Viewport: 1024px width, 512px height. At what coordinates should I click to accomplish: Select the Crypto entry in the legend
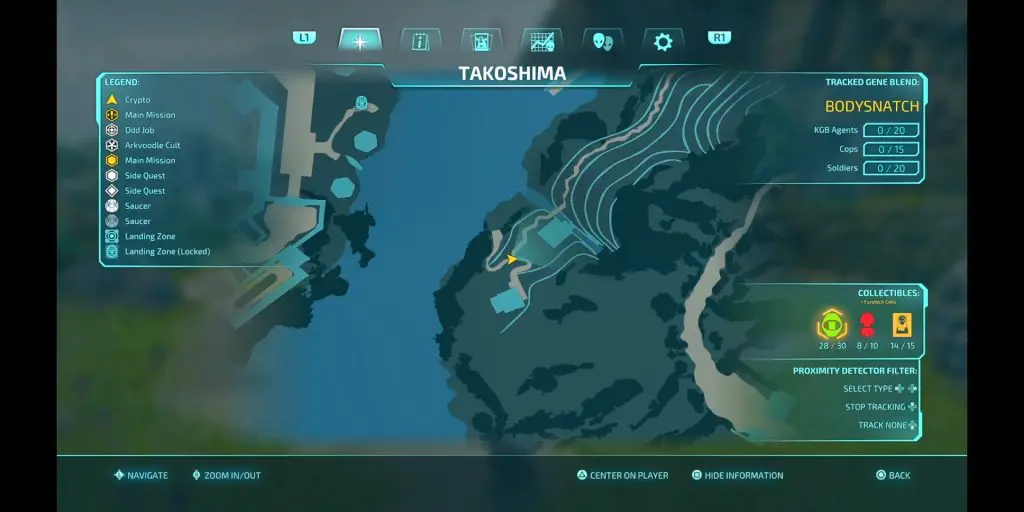137,100
